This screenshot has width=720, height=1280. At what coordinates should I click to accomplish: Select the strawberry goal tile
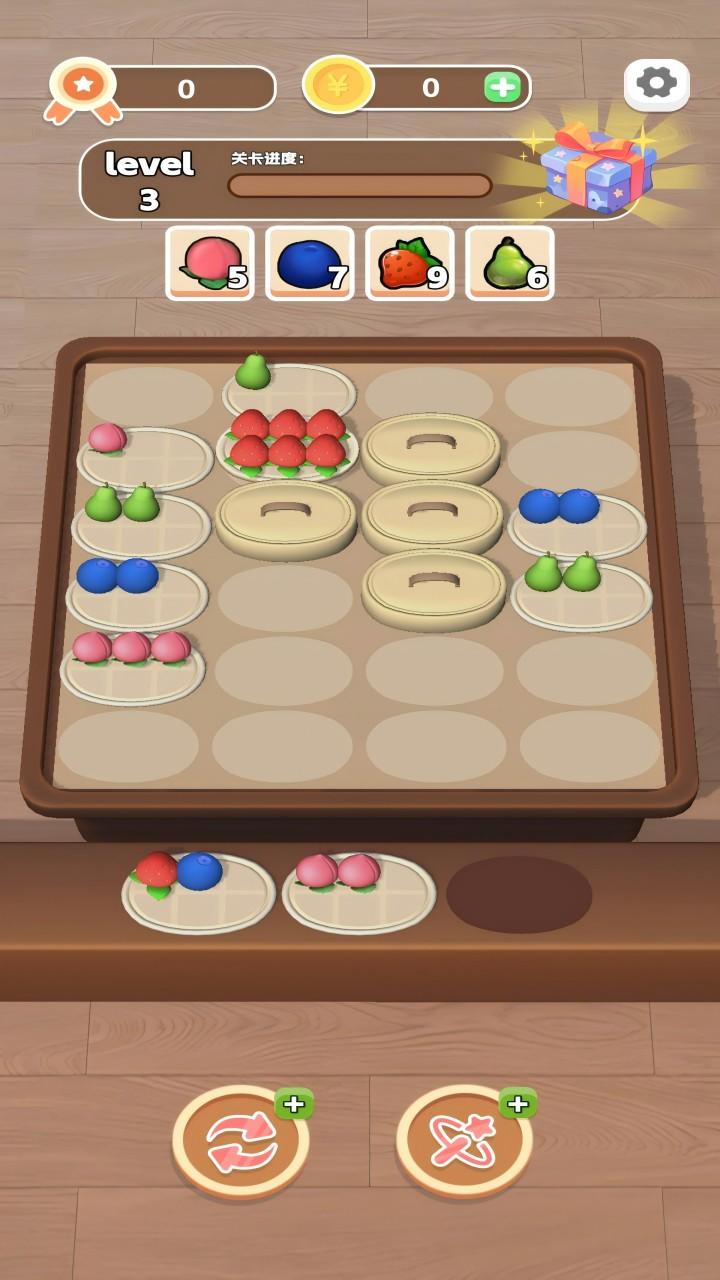pyautogui.click(x=410, y=263)
